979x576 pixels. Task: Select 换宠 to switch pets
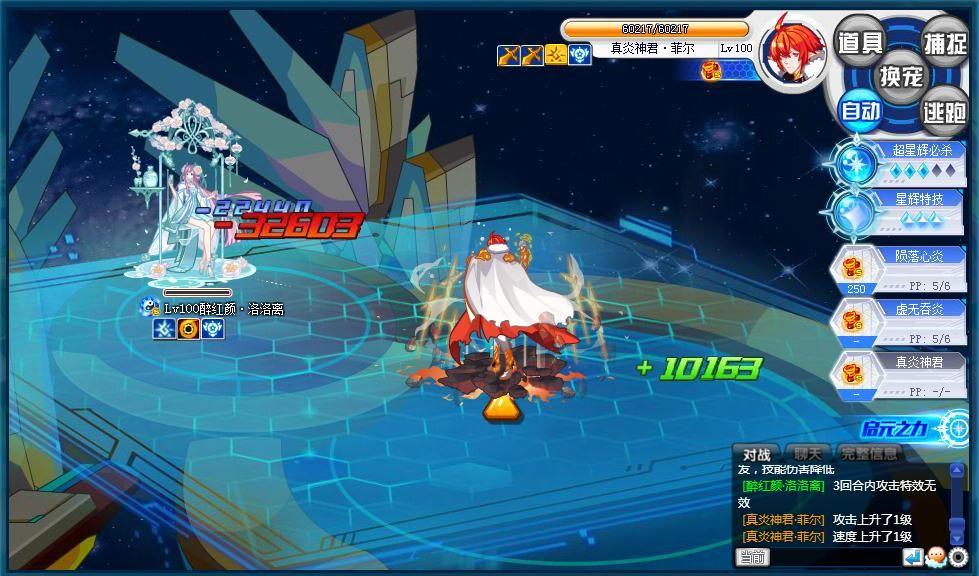point(901,75)
